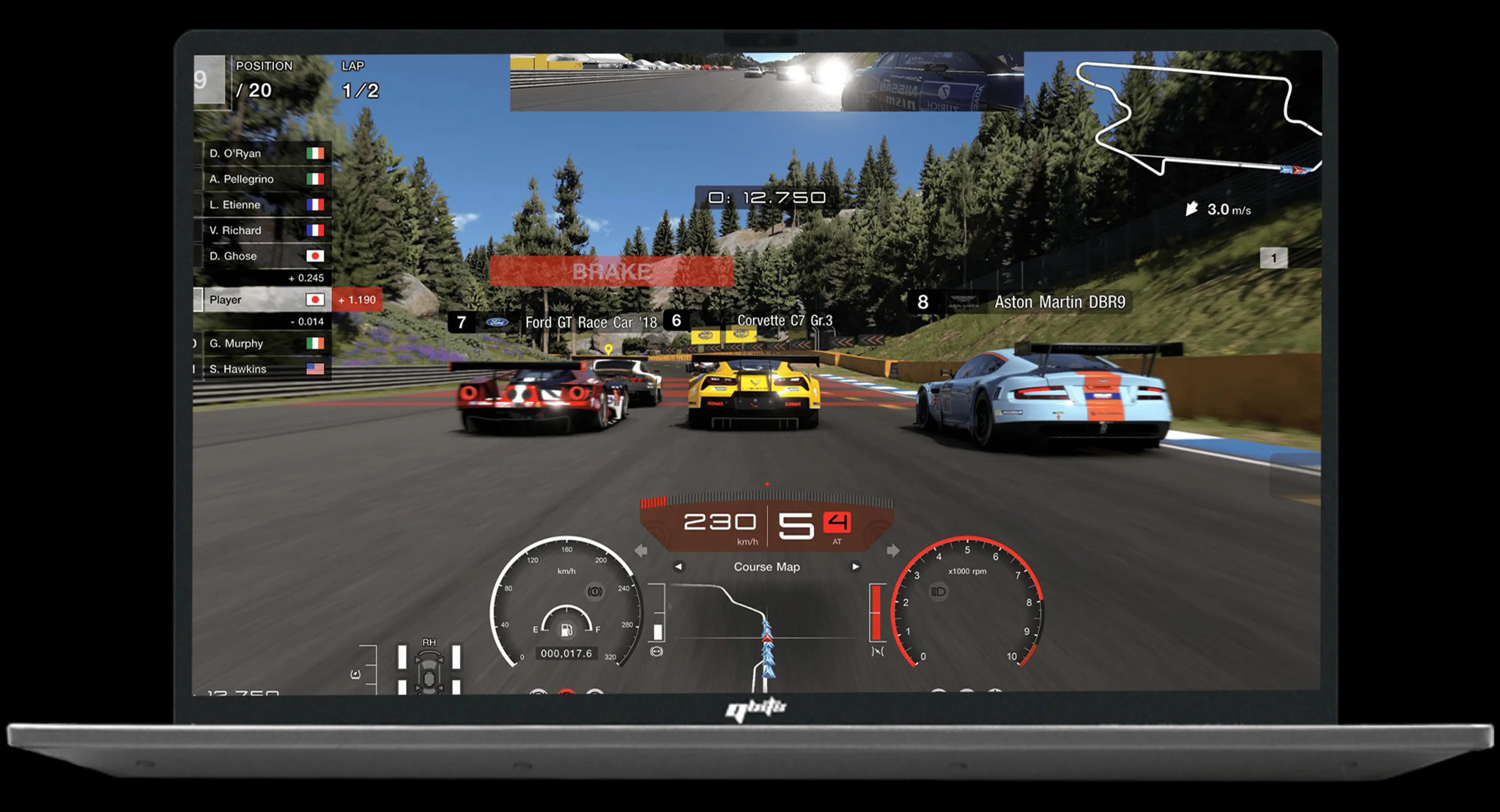
Task: Select the fuel pump gauge icon
Action: [x=566, y=629]
